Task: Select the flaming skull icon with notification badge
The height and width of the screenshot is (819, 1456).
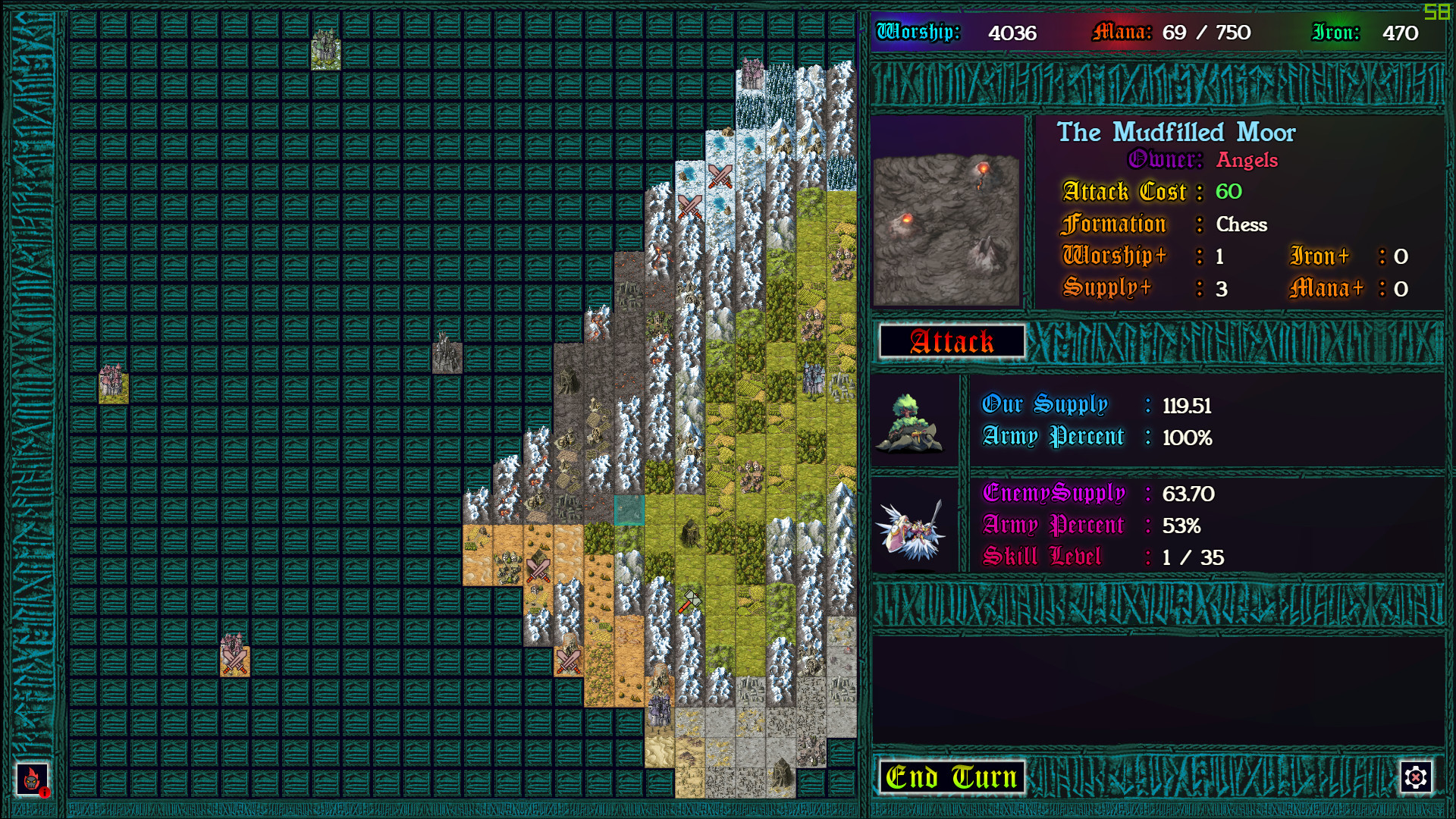Action: click(30, 780)
